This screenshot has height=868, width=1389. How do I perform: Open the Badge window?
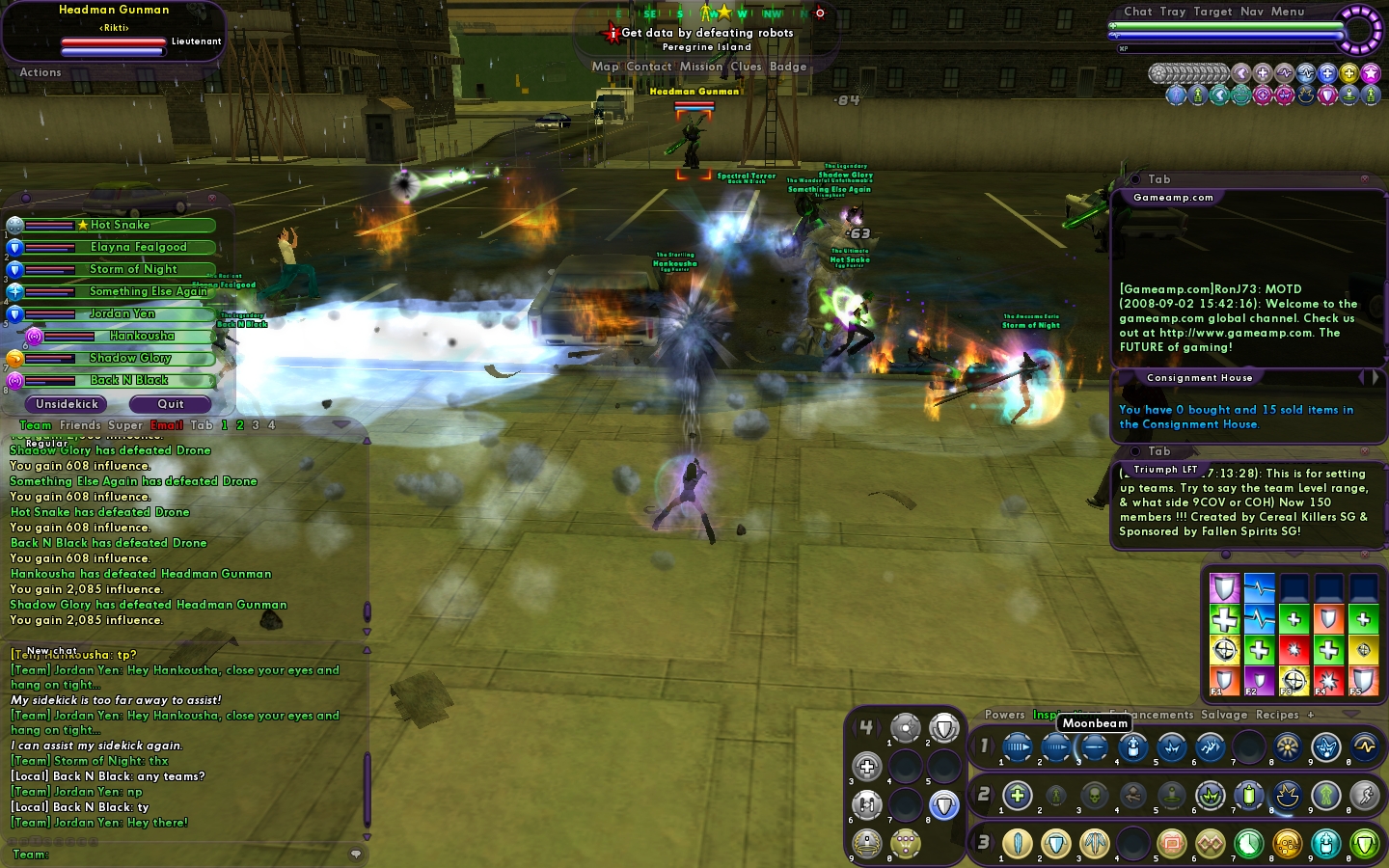788,67
